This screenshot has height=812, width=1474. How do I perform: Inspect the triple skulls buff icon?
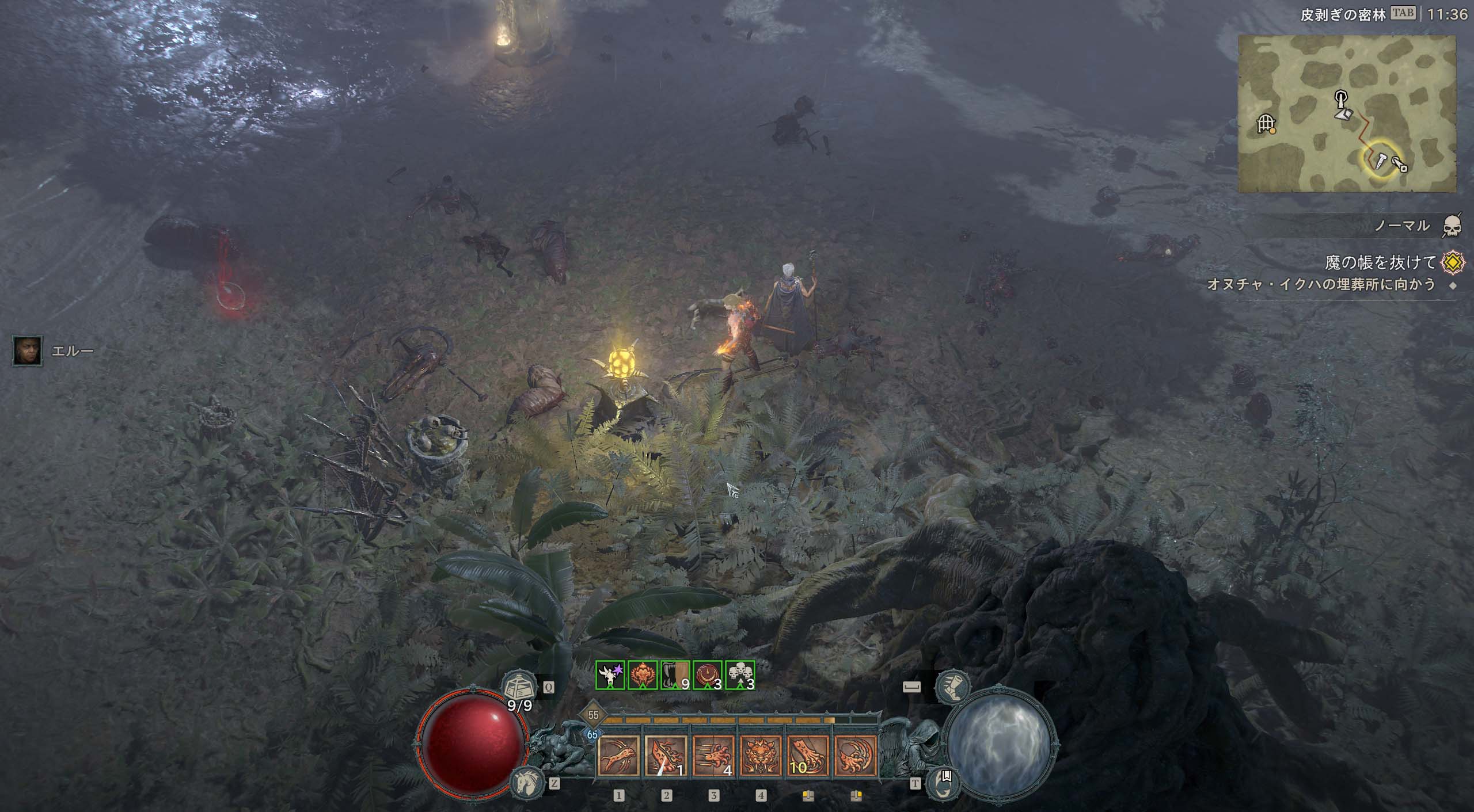[740, 675]
